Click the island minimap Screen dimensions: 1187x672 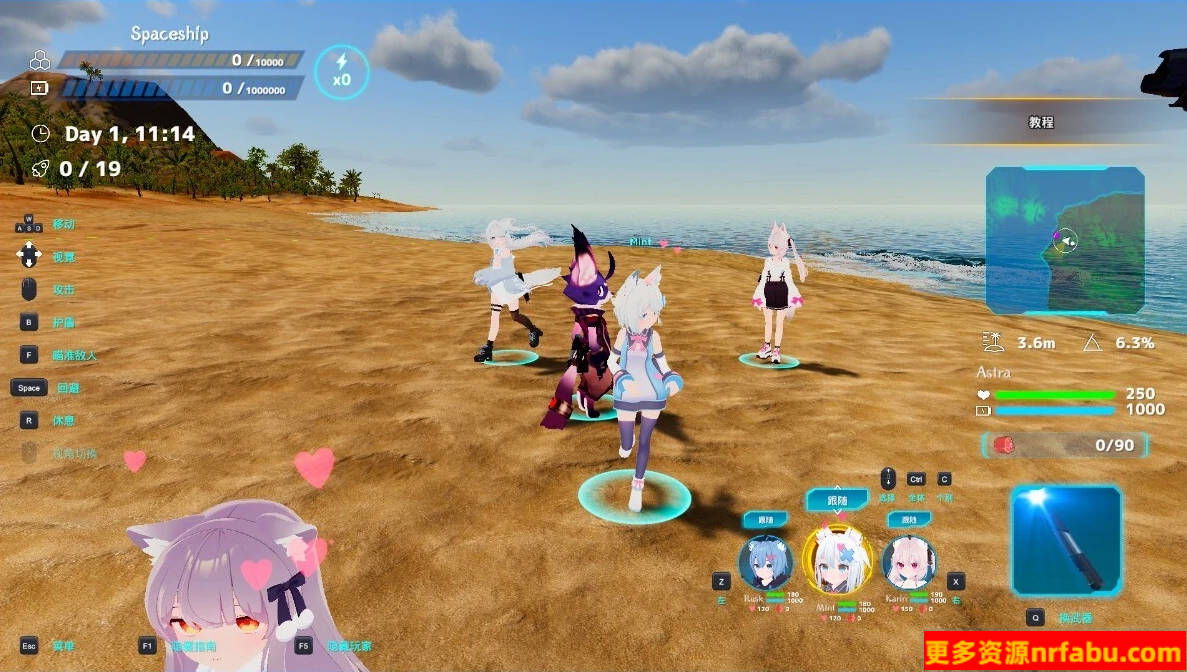[1065, 241]
